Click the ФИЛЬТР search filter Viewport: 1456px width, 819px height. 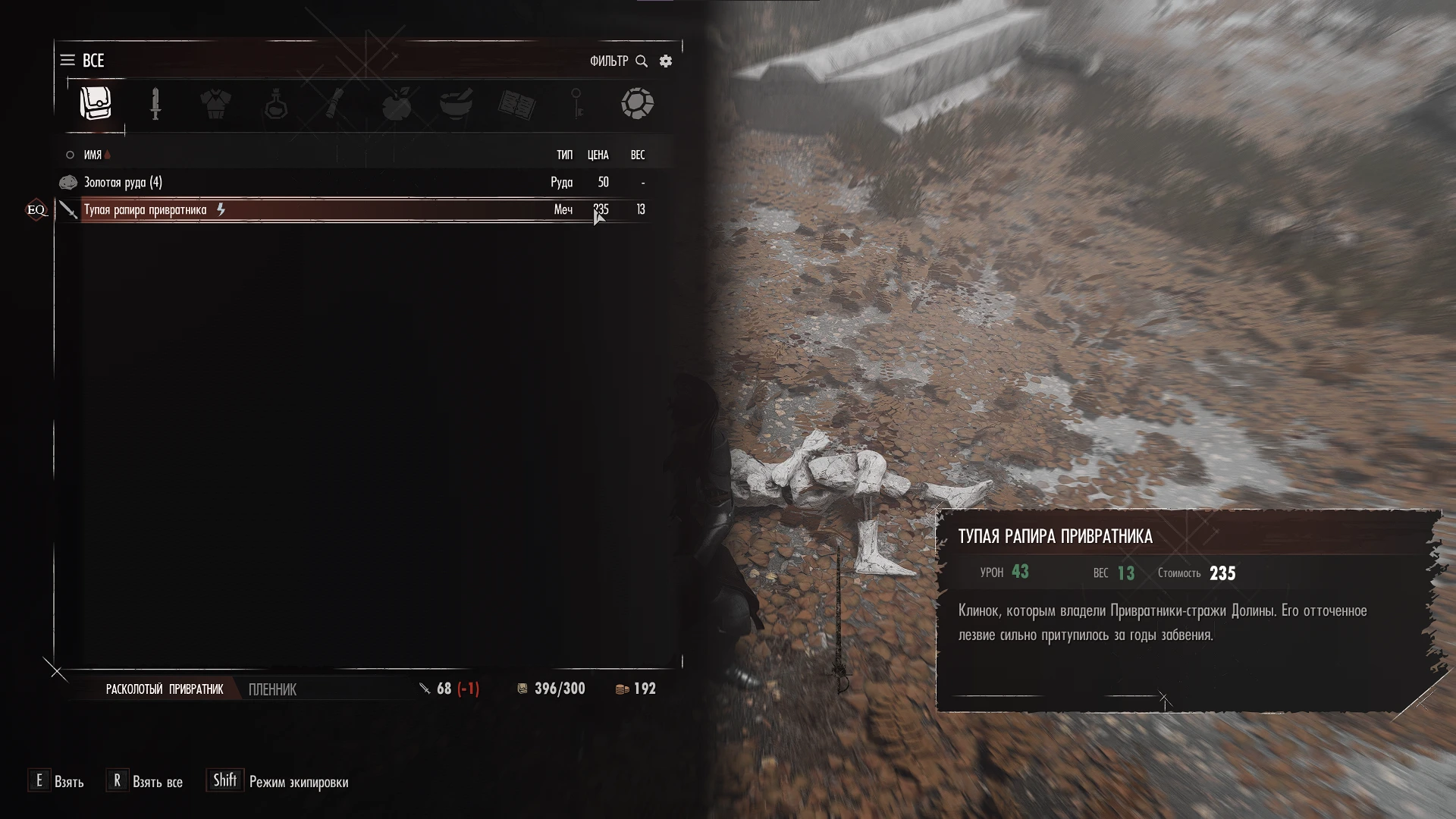pos(618,61)
